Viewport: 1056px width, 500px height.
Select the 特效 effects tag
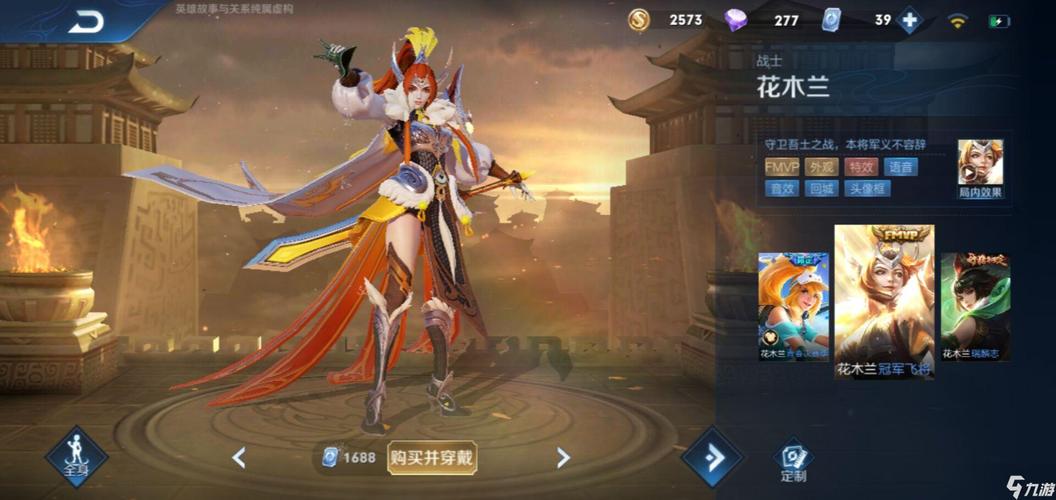click(x=861, y=167)
